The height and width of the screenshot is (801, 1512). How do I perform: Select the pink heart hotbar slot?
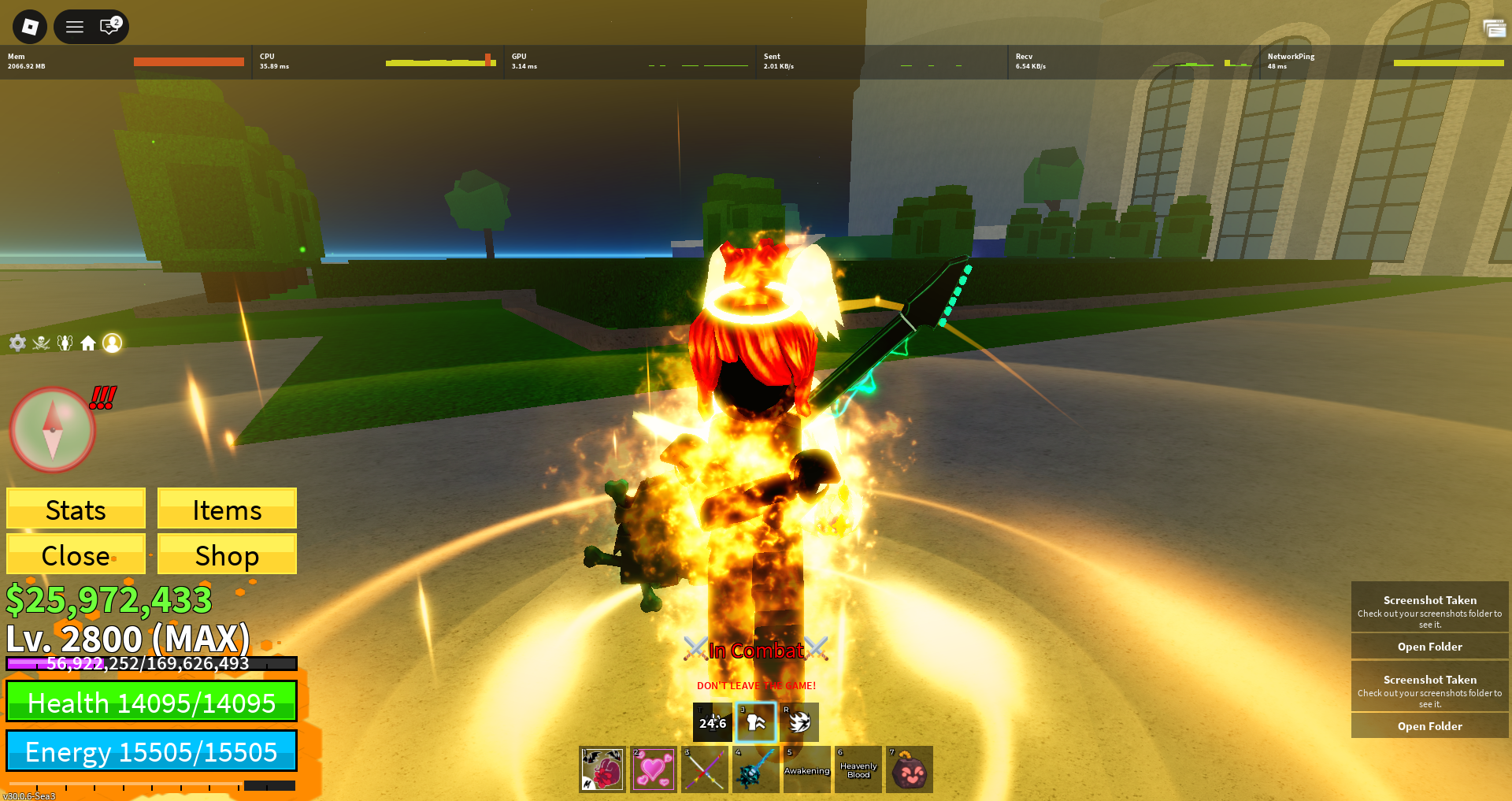pos(654,769)
